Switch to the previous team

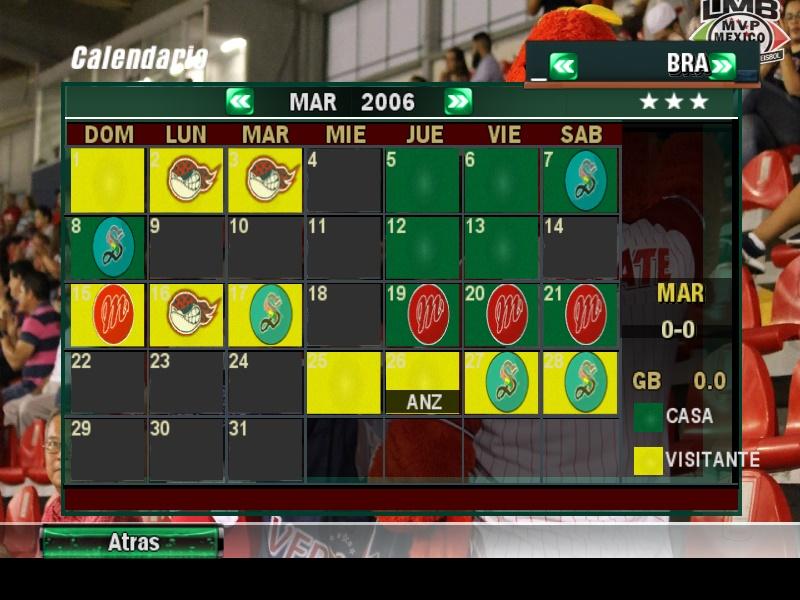(x=563, y=66)
